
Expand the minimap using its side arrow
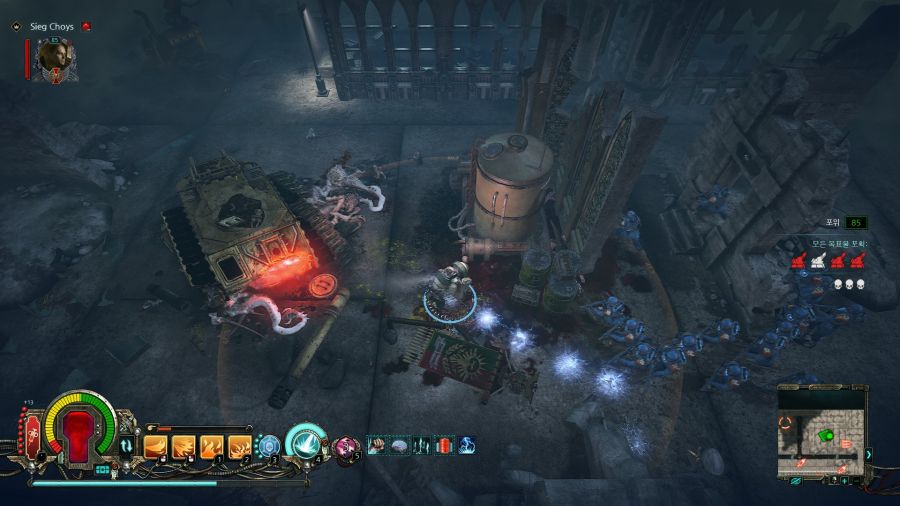[868, 455]
